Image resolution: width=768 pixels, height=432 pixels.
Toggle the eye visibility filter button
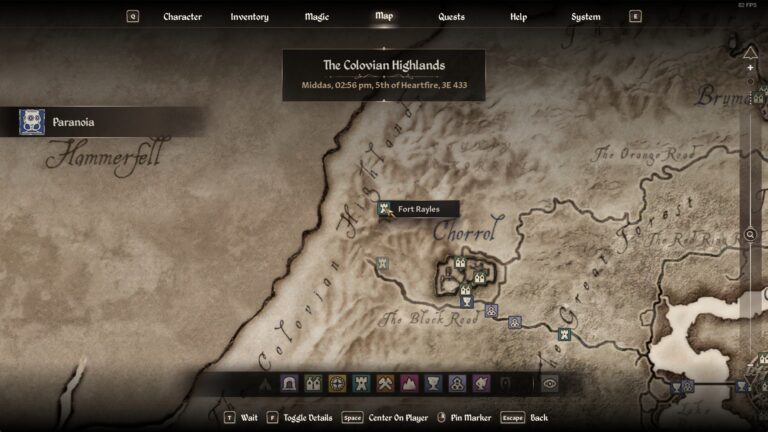[549, 383]
